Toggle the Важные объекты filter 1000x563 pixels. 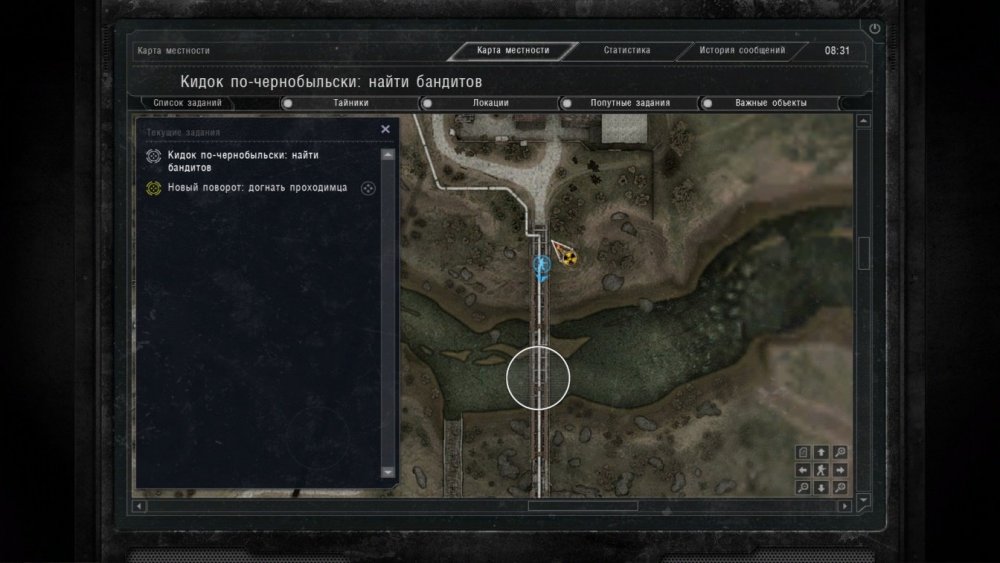coord(708,103)
